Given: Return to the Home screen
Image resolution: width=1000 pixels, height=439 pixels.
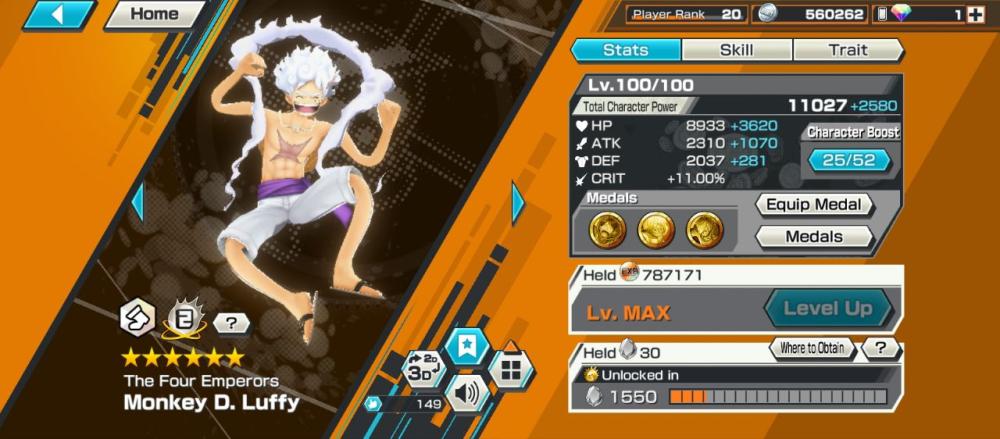Looking at the screenshot, I should (155, 15).
